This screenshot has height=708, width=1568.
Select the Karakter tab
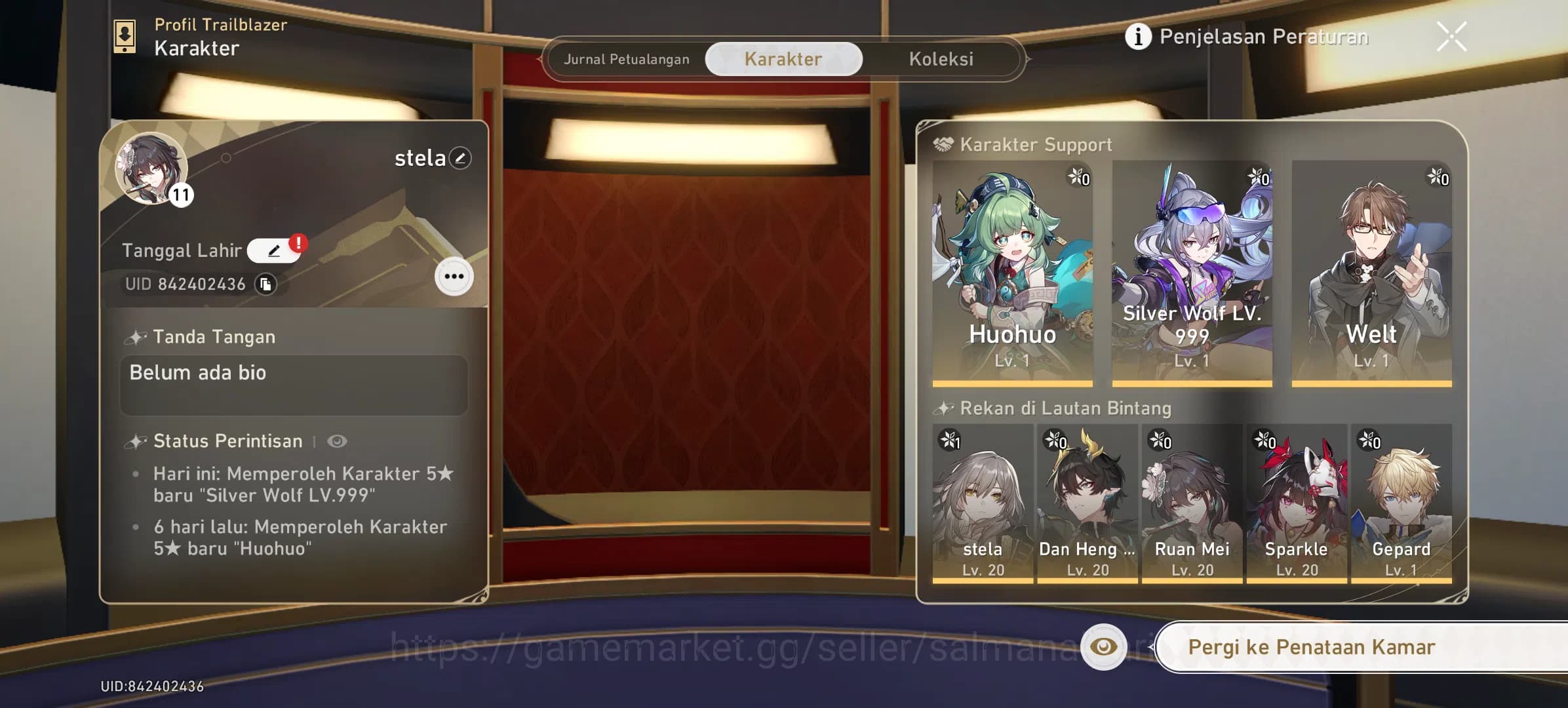point(782,58)
